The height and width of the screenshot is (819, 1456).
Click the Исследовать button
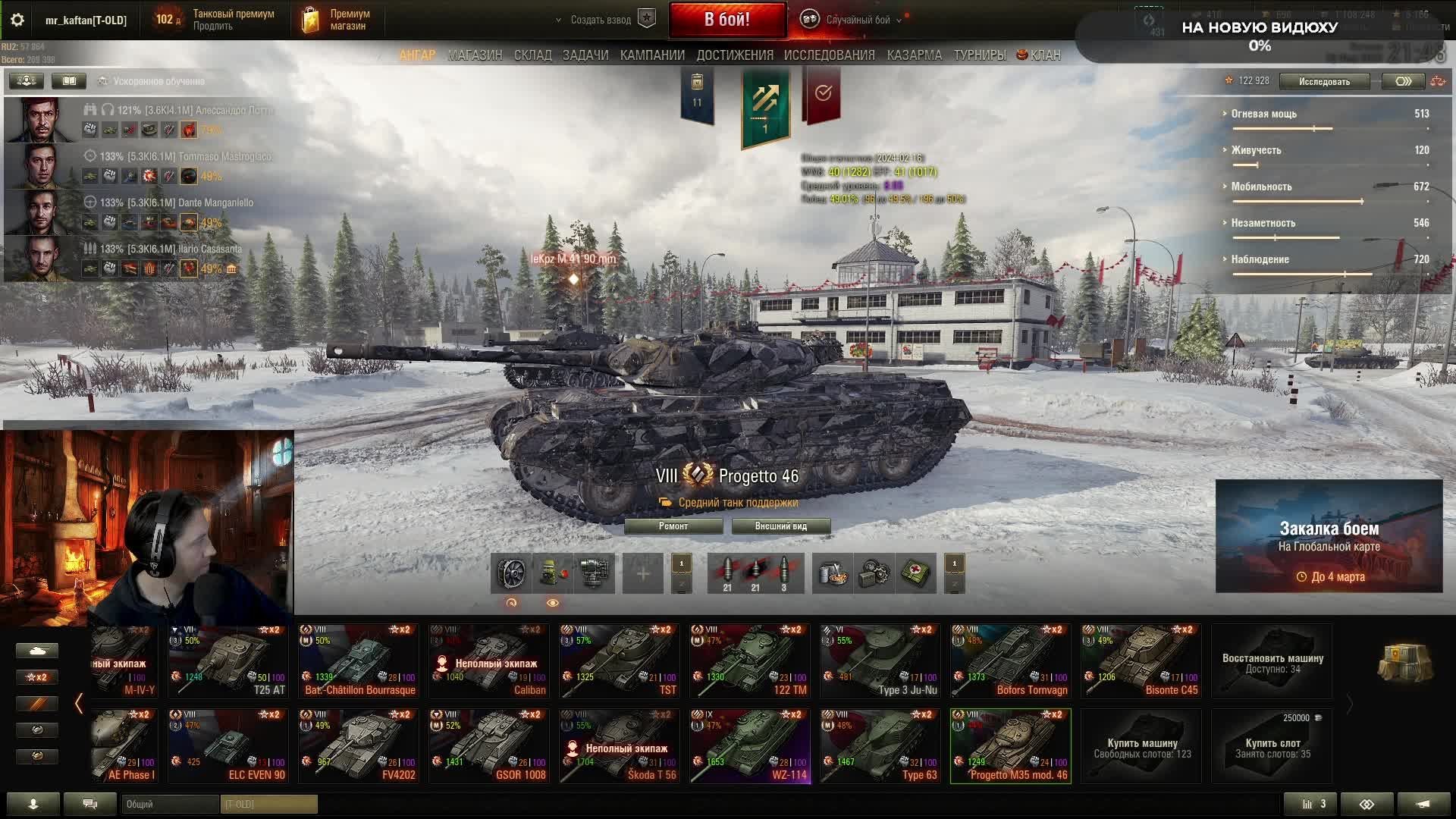pos(1323,81)
